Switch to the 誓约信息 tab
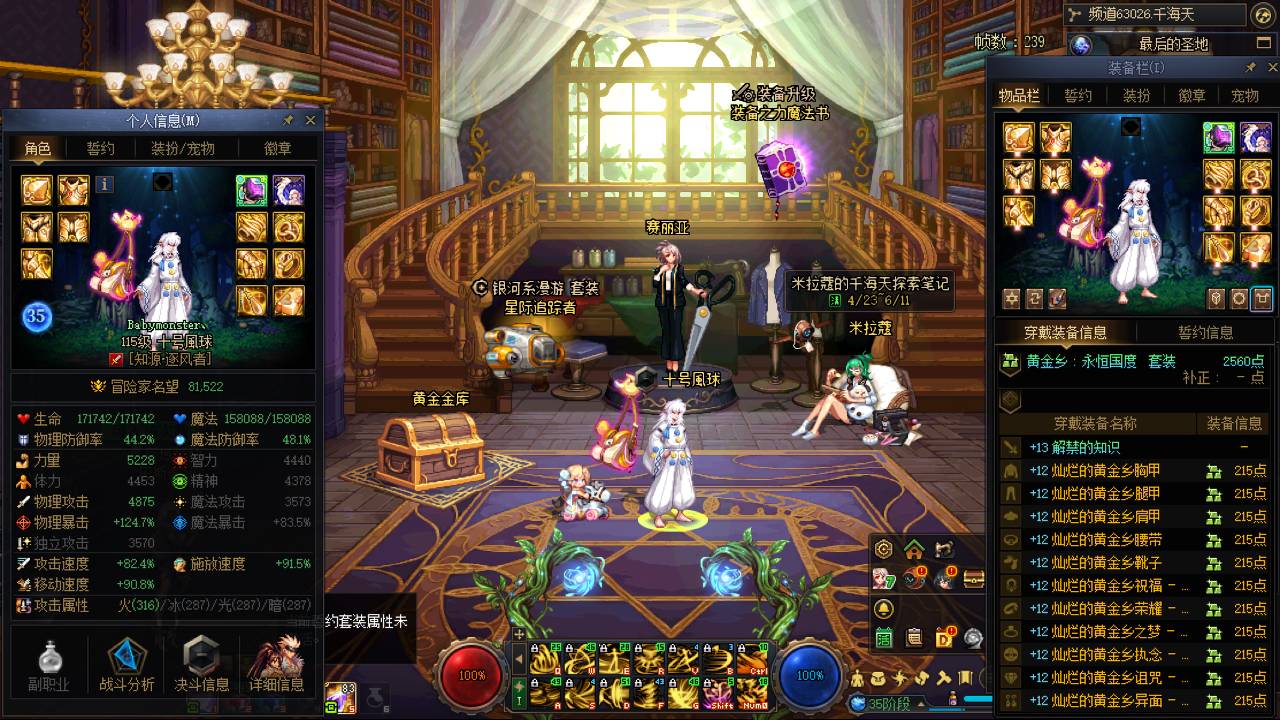The height and width of the screenshot is (720, 1280). point(1205,332)
